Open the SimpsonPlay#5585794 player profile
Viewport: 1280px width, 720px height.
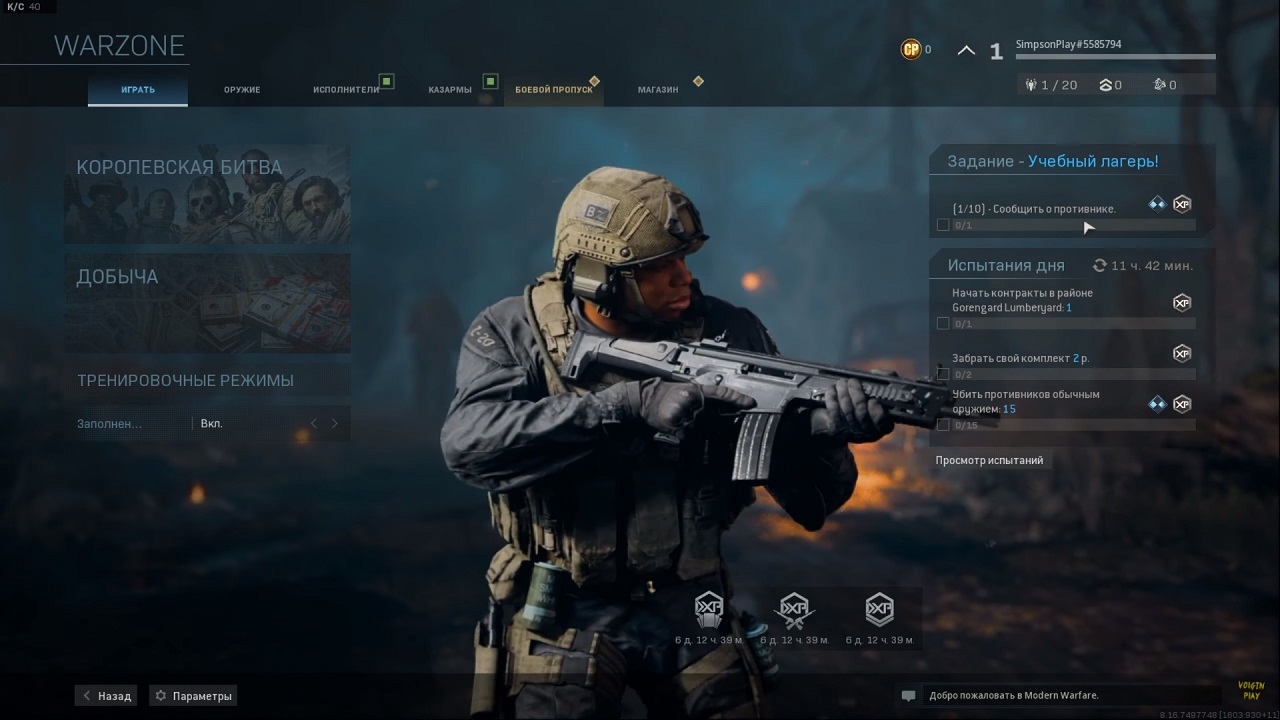(x=1068, y=45)
